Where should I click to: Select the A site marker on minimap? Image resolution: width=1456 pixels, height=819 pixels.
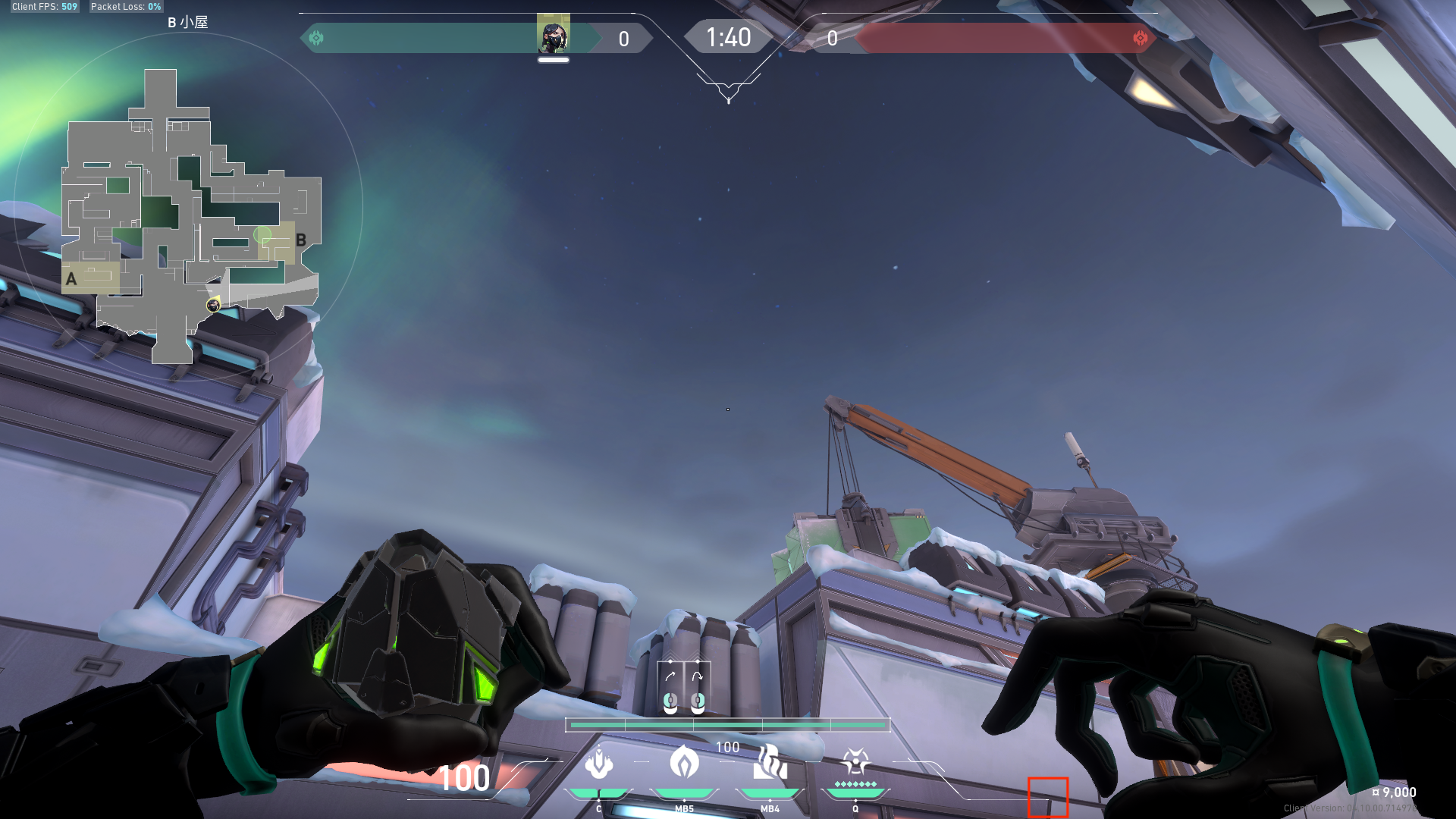[x=71, y=279]
